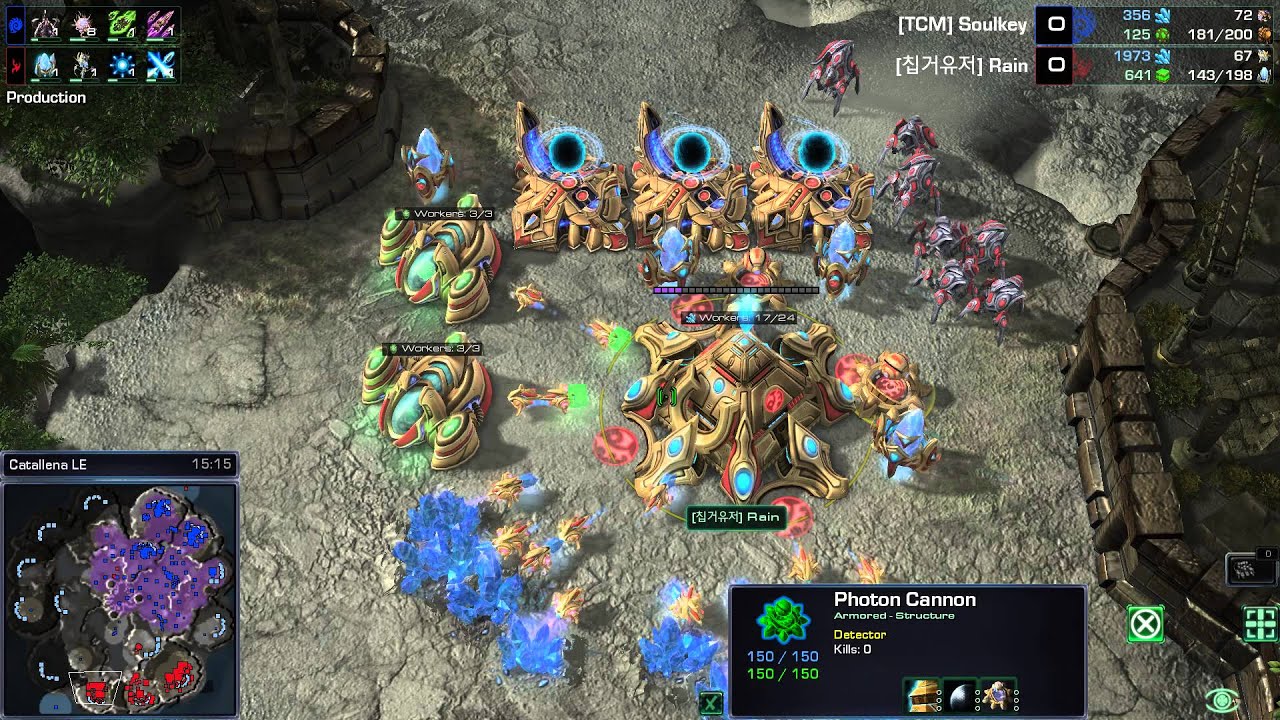This screenshot has height=720, width=1280.
Task: Toggle Soulkey's blue faction emblem in the production panel
Action: (15, 23)
